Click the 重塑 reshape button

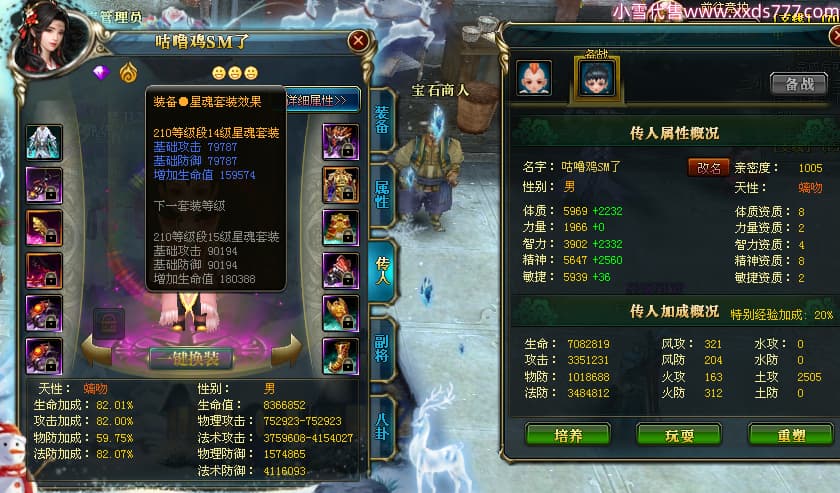[790, 434]
